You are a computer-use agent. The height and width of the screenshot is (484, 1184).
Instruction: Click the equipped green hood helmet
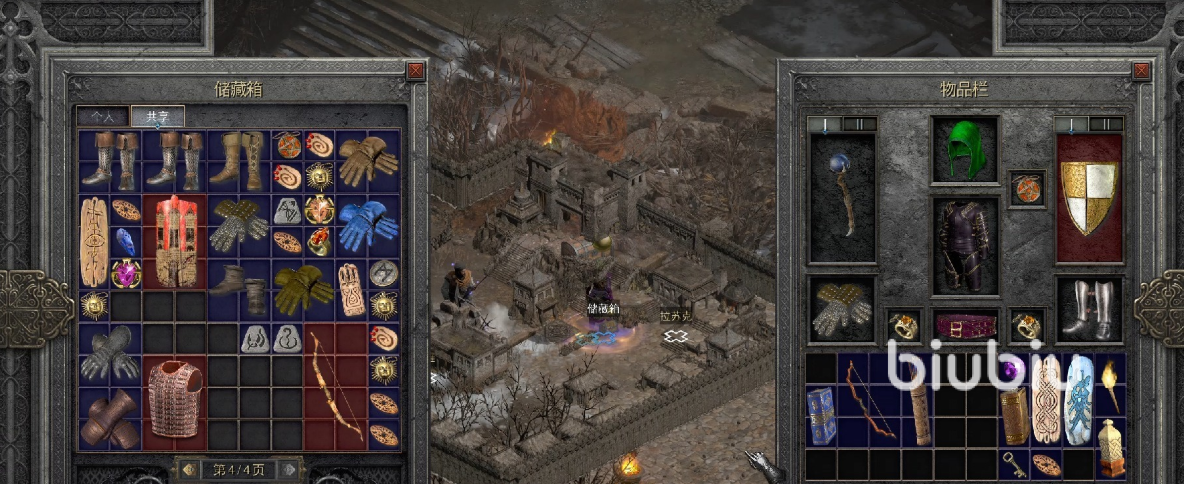click(964, 150)
